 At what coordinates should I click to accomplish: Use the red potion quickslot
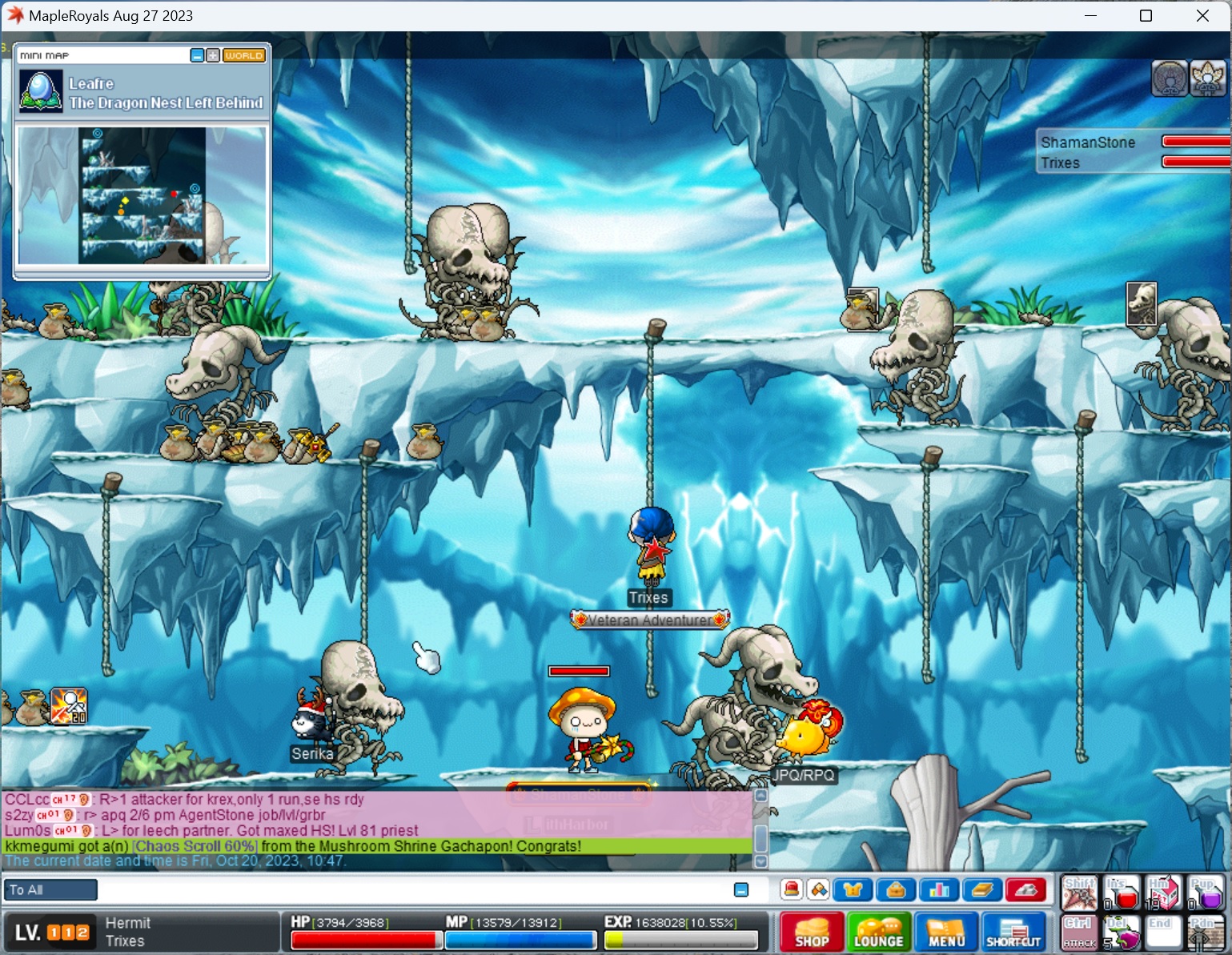pyautogui.click(x=1122, y=893)
